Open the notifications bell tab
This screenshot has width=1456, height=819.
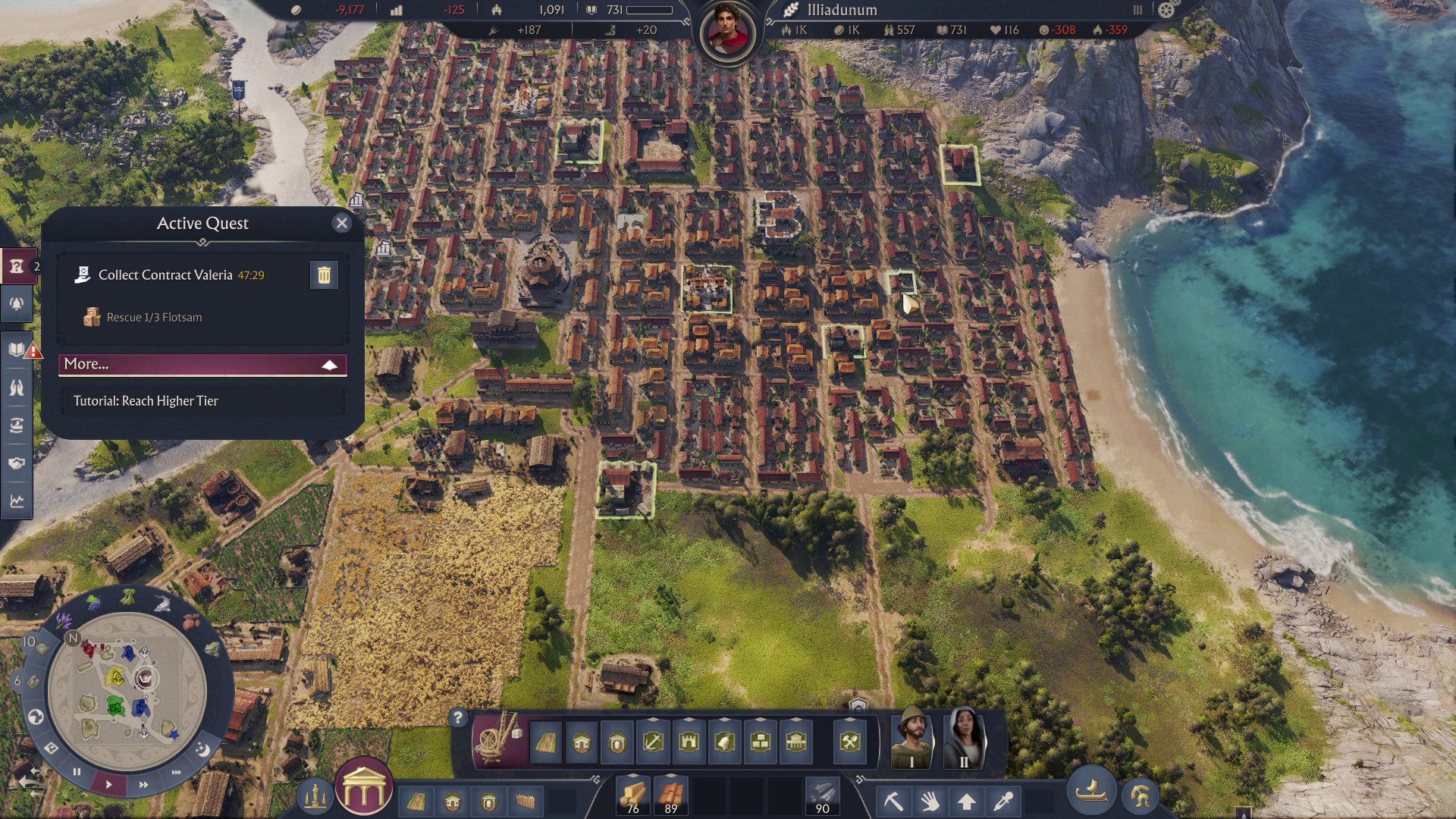tap(17, 304)
